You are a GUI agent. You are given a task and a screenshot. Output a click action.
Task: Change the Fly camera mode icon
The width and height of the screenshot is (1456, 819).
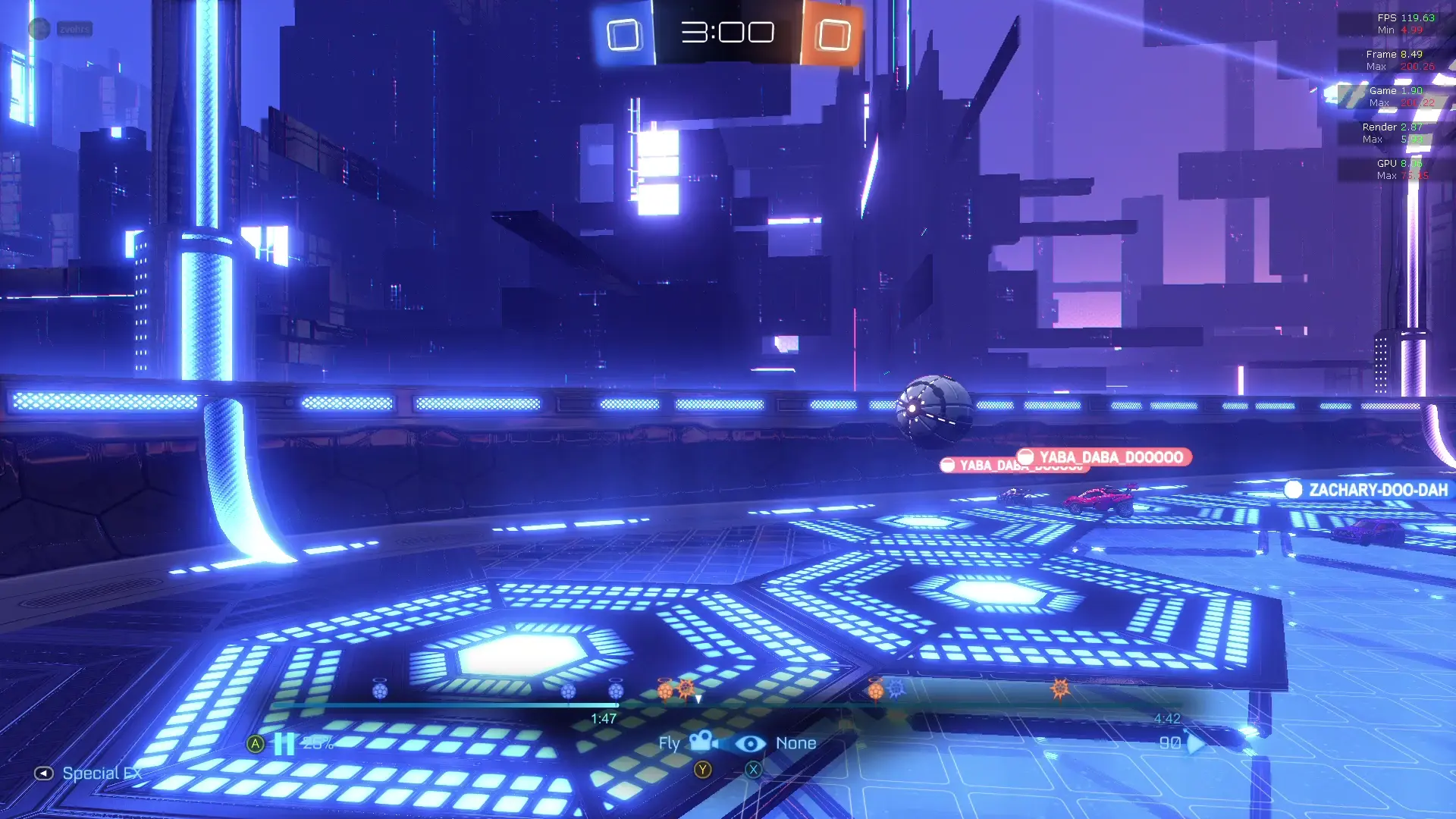click(x=703, y=742)
